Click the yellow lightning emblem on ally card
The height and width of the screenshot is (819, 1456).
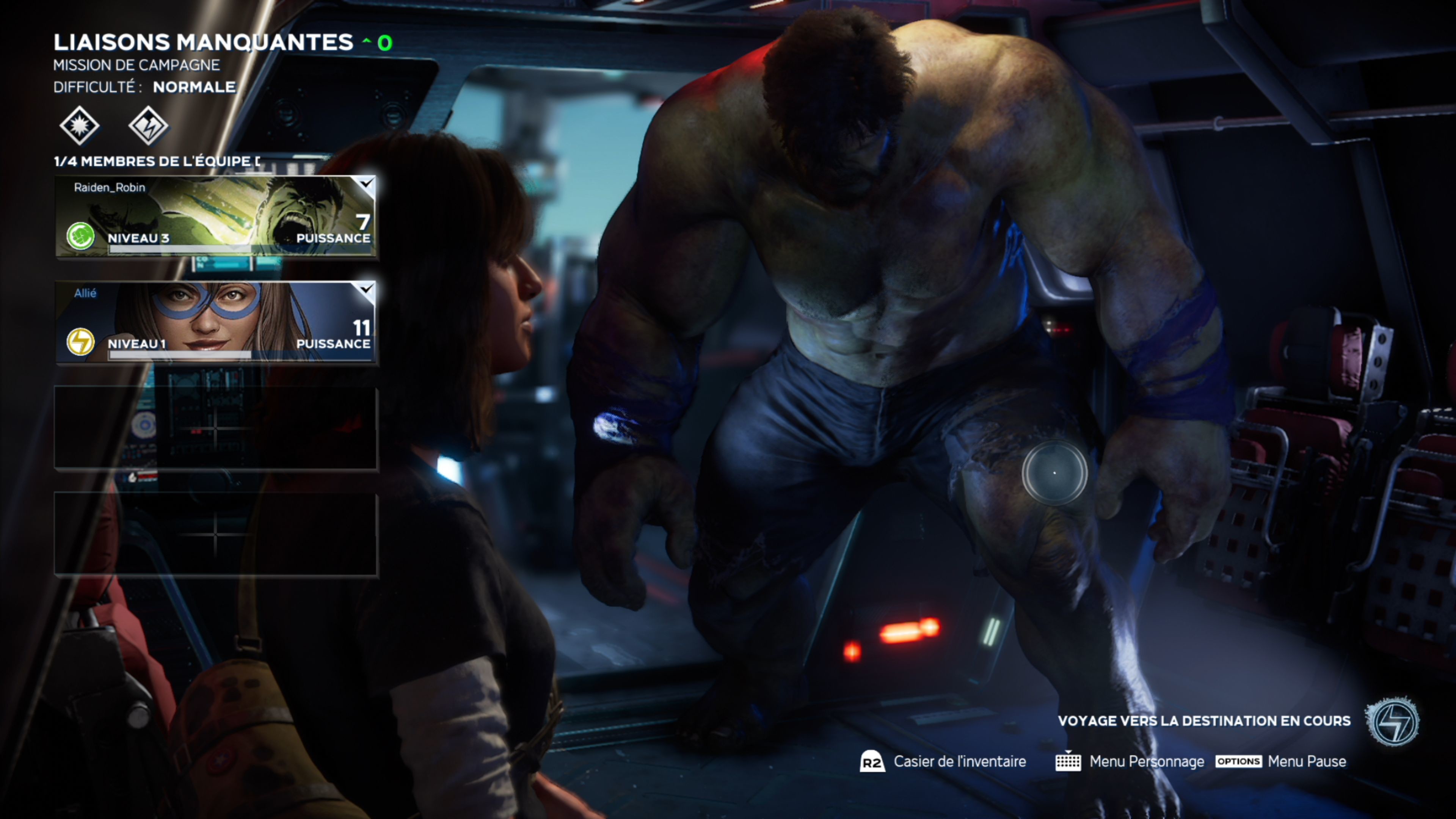pos(80,341)
